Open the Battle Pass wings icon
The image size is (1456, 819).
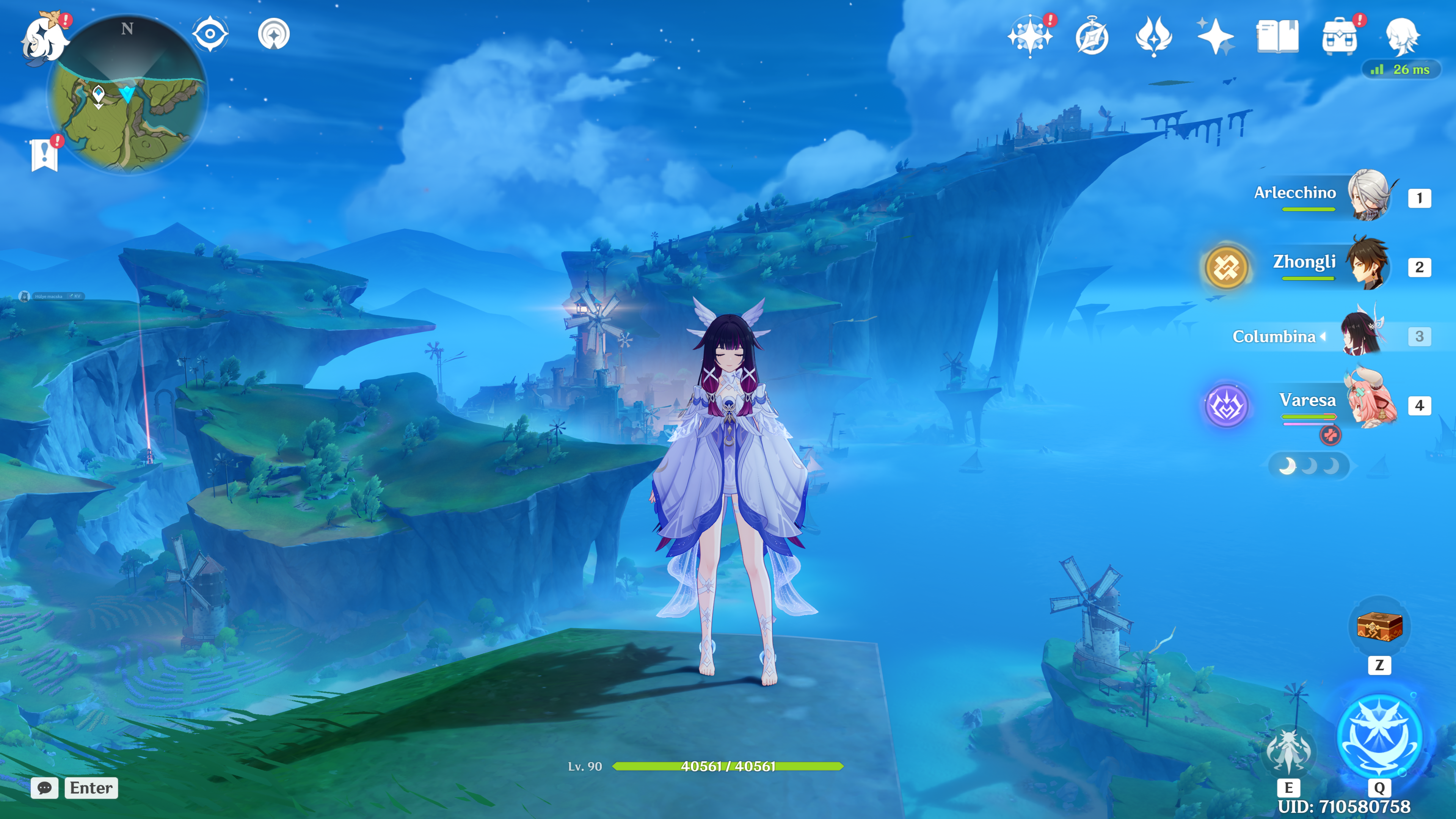[x=1153, y=37]
